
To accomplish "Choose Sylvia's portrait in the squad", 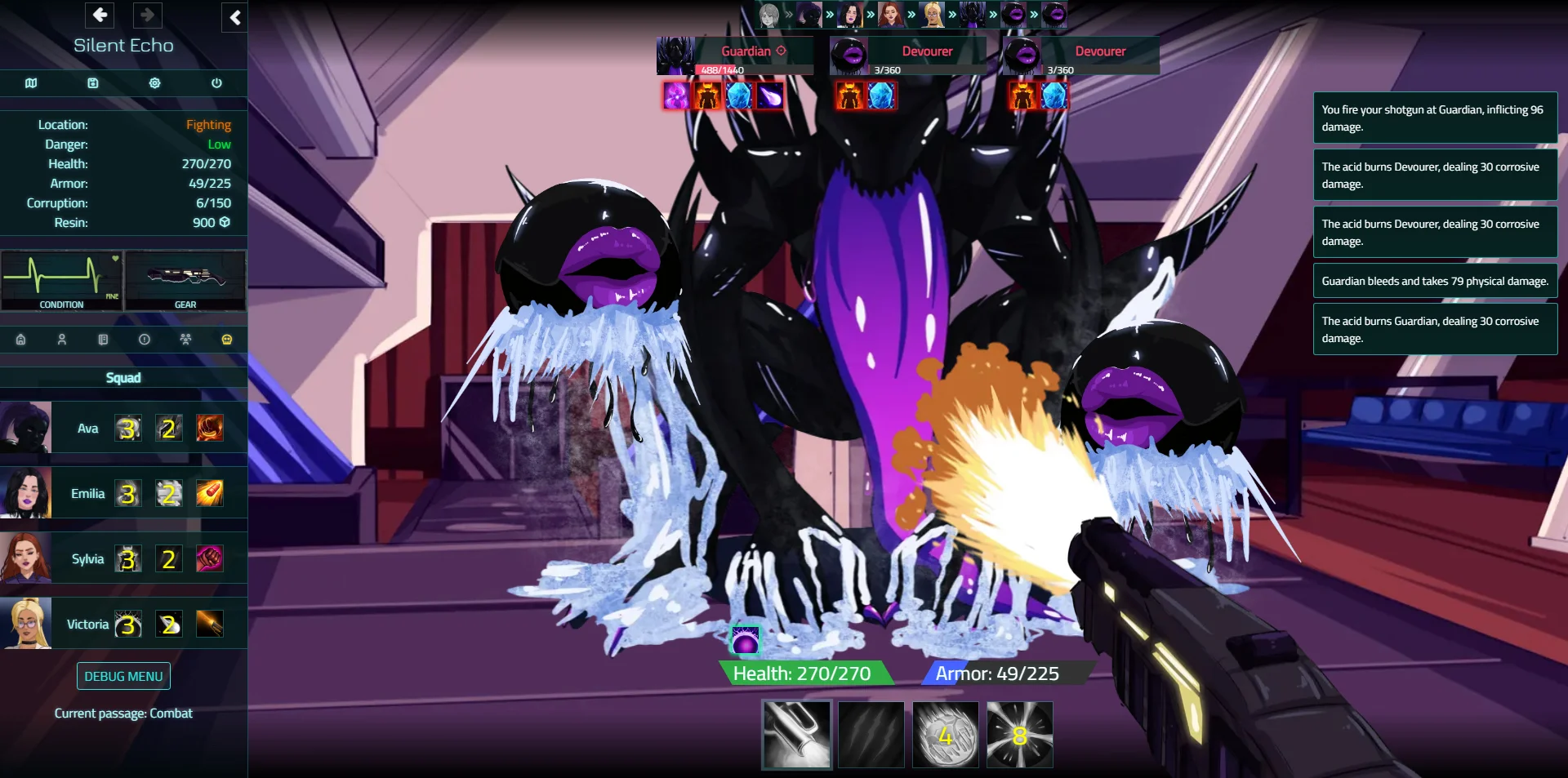I will [26, 558].
